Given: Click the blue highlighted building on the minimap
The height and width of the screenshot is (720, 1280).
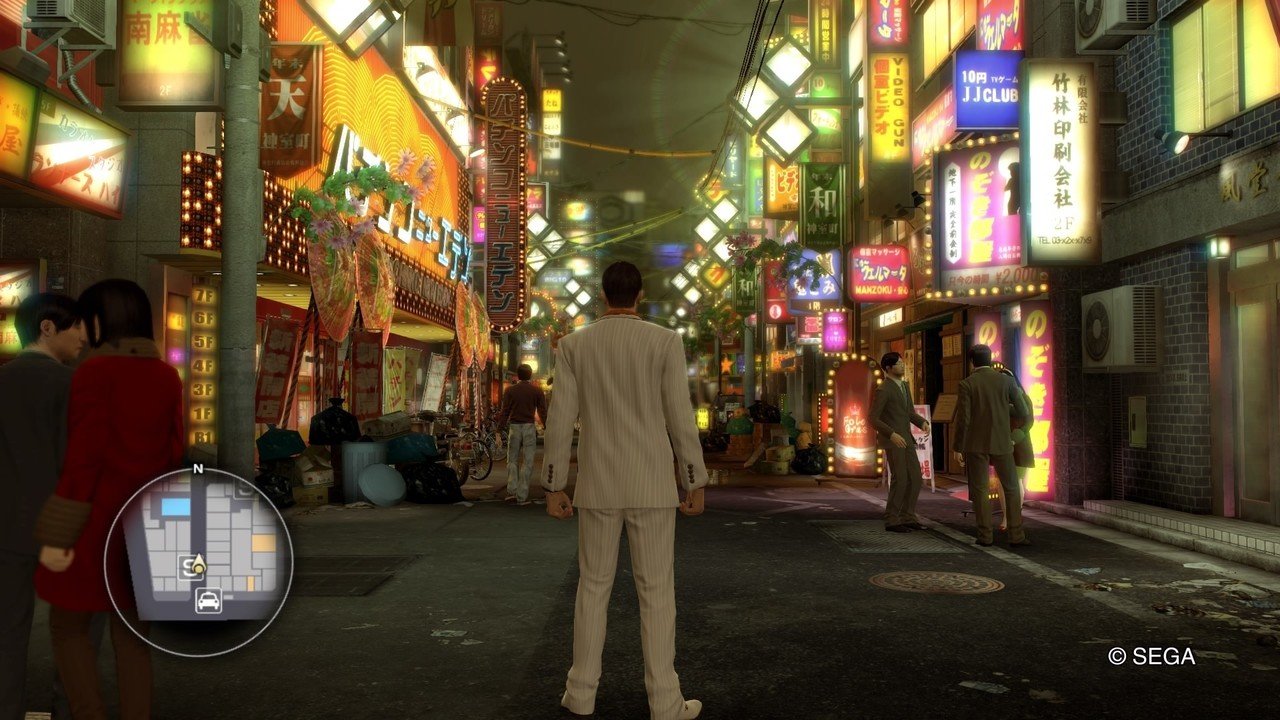Looking at the screenshot, I should (176, 506).
